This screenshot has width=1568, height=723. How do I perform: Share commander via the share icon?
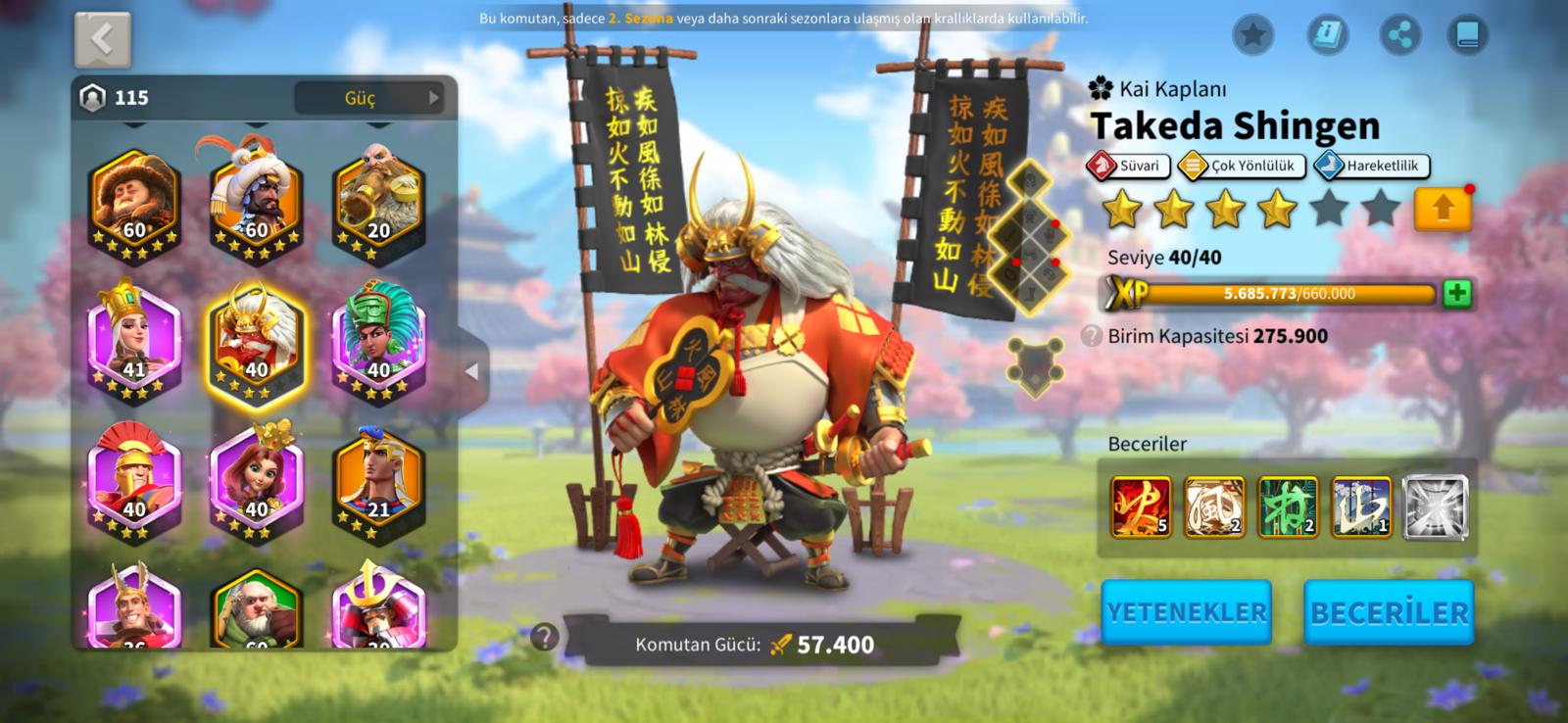coord(1400,35)
